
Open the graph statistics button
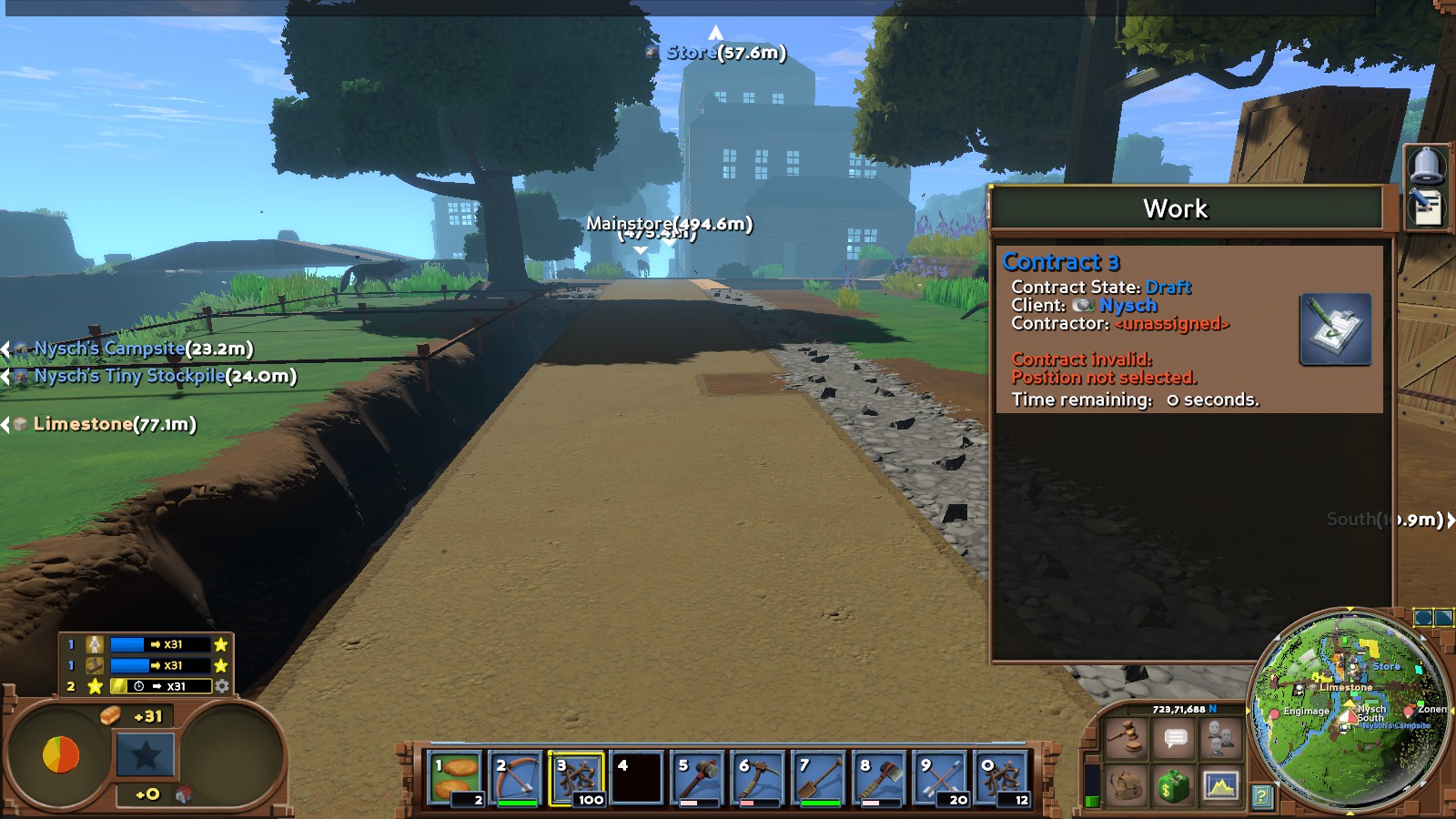1221,784
